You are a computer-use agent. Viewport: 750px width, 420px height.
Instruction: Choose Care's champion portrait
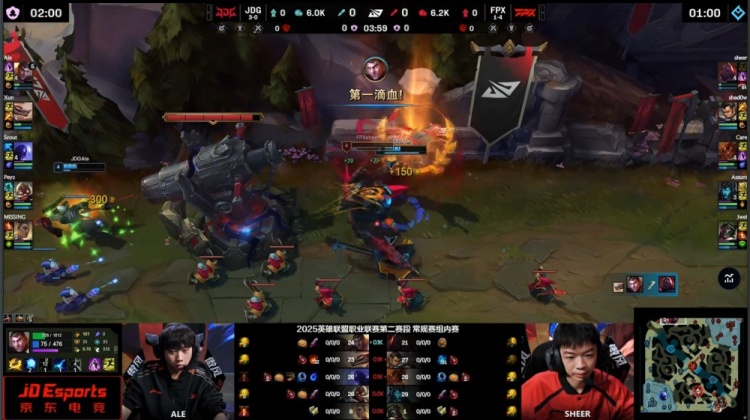tap(727, 151)
